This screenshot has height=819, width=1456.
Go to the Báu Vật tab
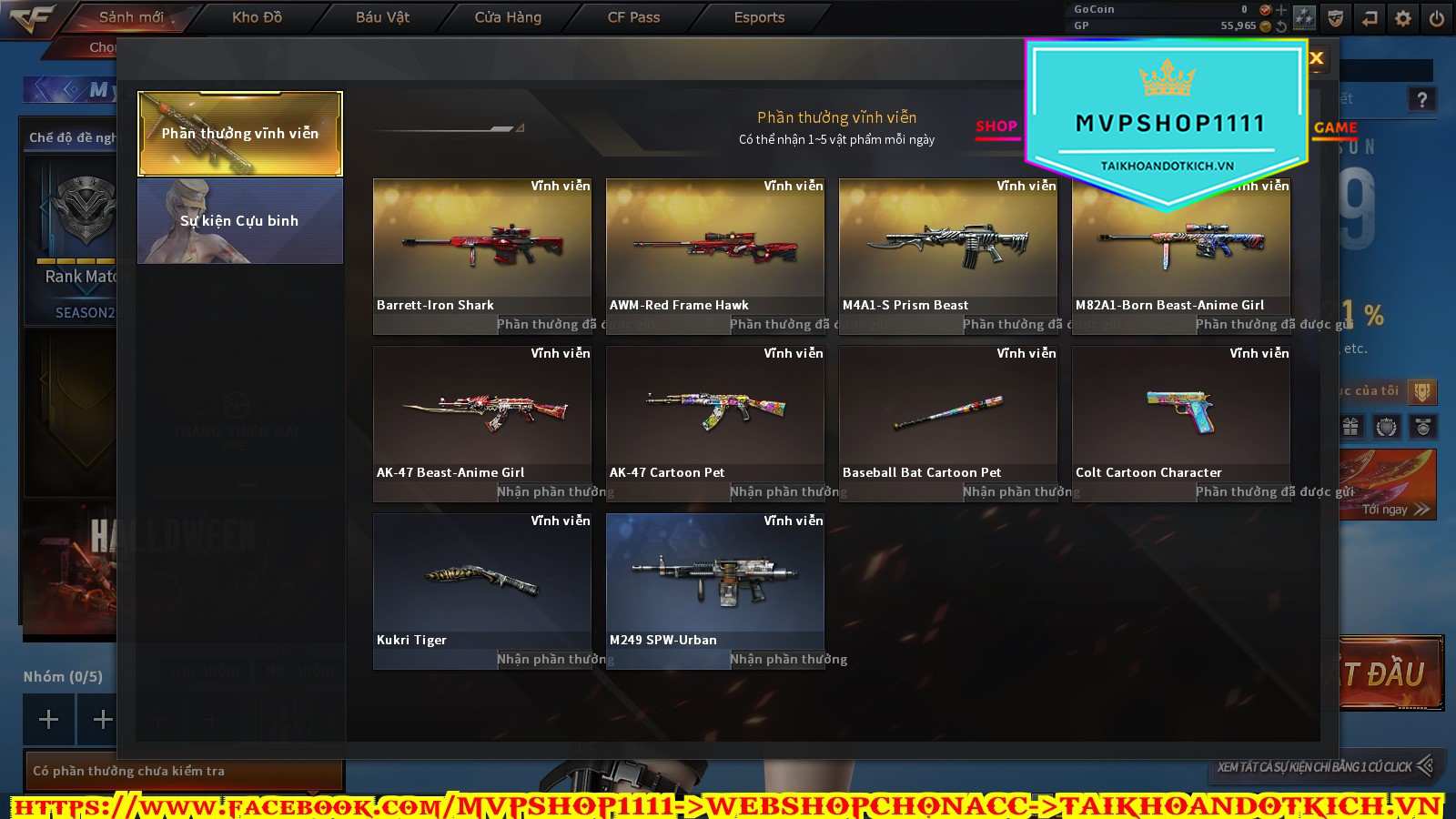pos(382,17)
